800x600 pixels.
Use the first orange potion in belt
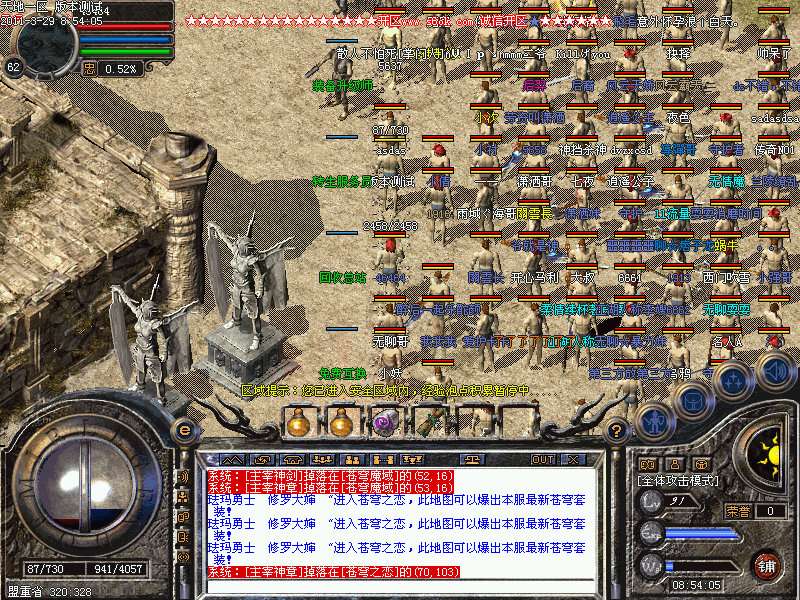pyautogui.click(x=298, y=423)
